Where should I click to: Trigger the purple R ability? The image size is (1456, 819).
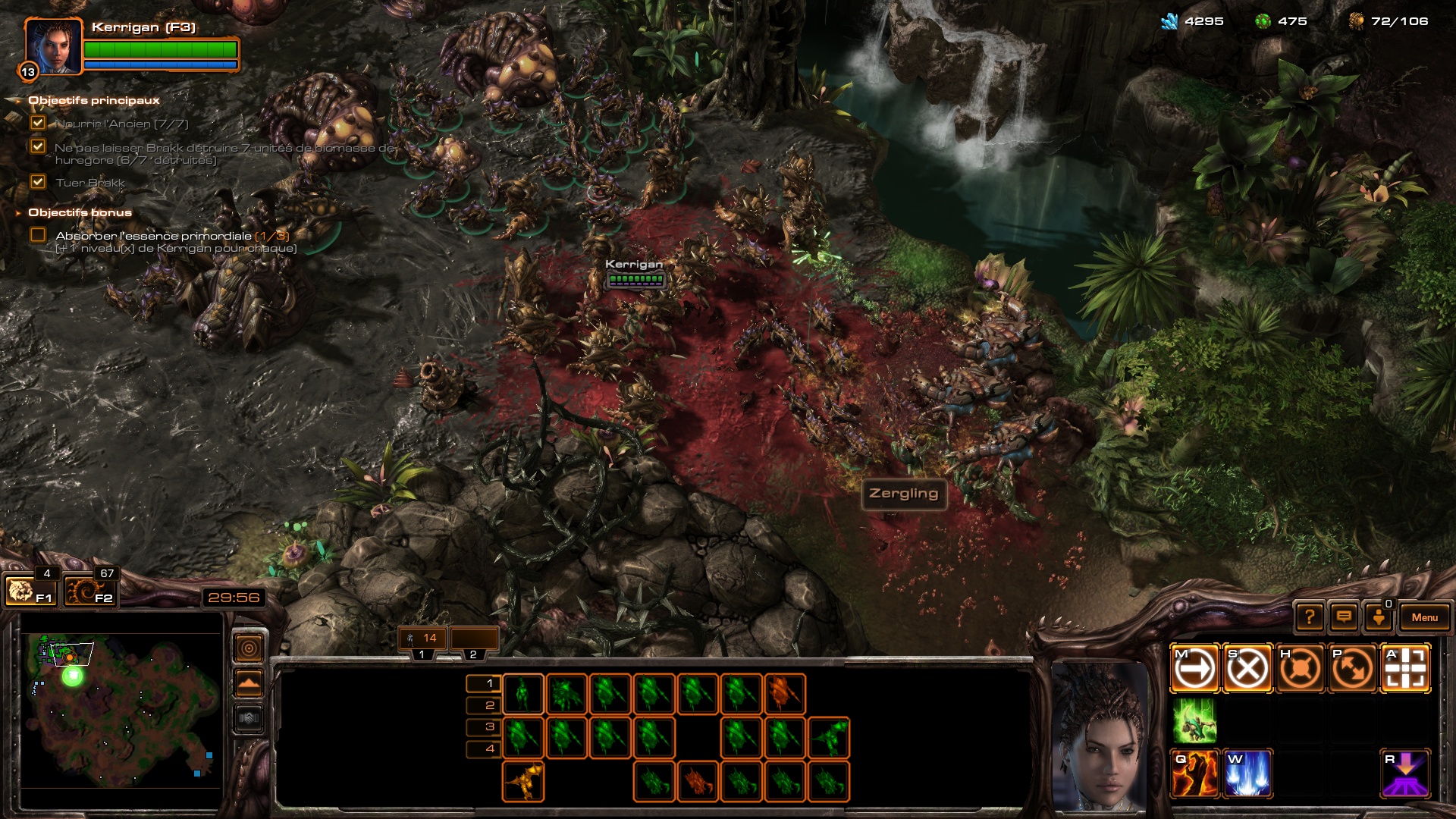point(1405,774)
